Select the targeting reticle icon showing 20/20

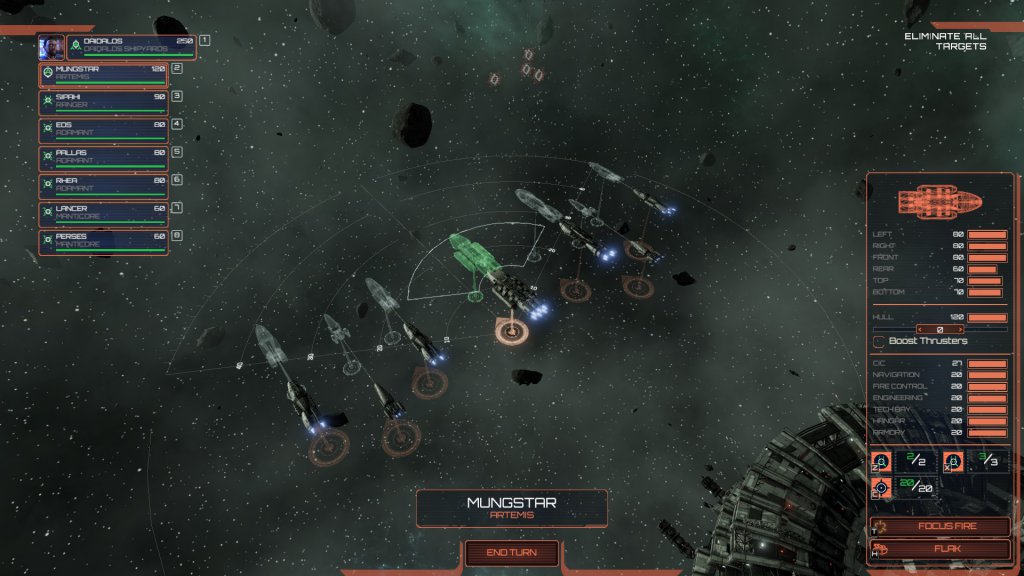click(x=881, y=487)
